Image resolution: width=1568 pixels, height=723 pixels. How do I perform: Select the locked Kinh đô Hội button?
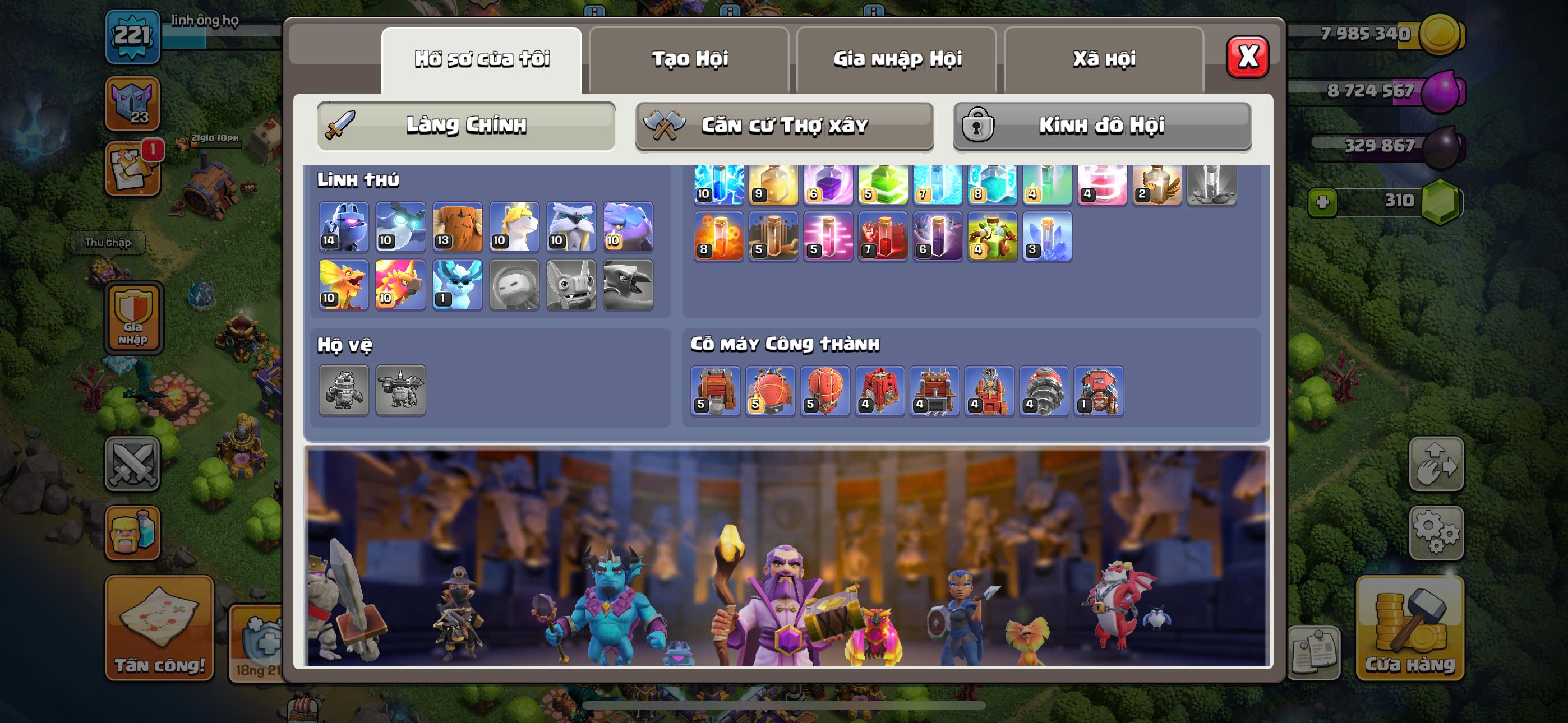[x=1102, y=126]
